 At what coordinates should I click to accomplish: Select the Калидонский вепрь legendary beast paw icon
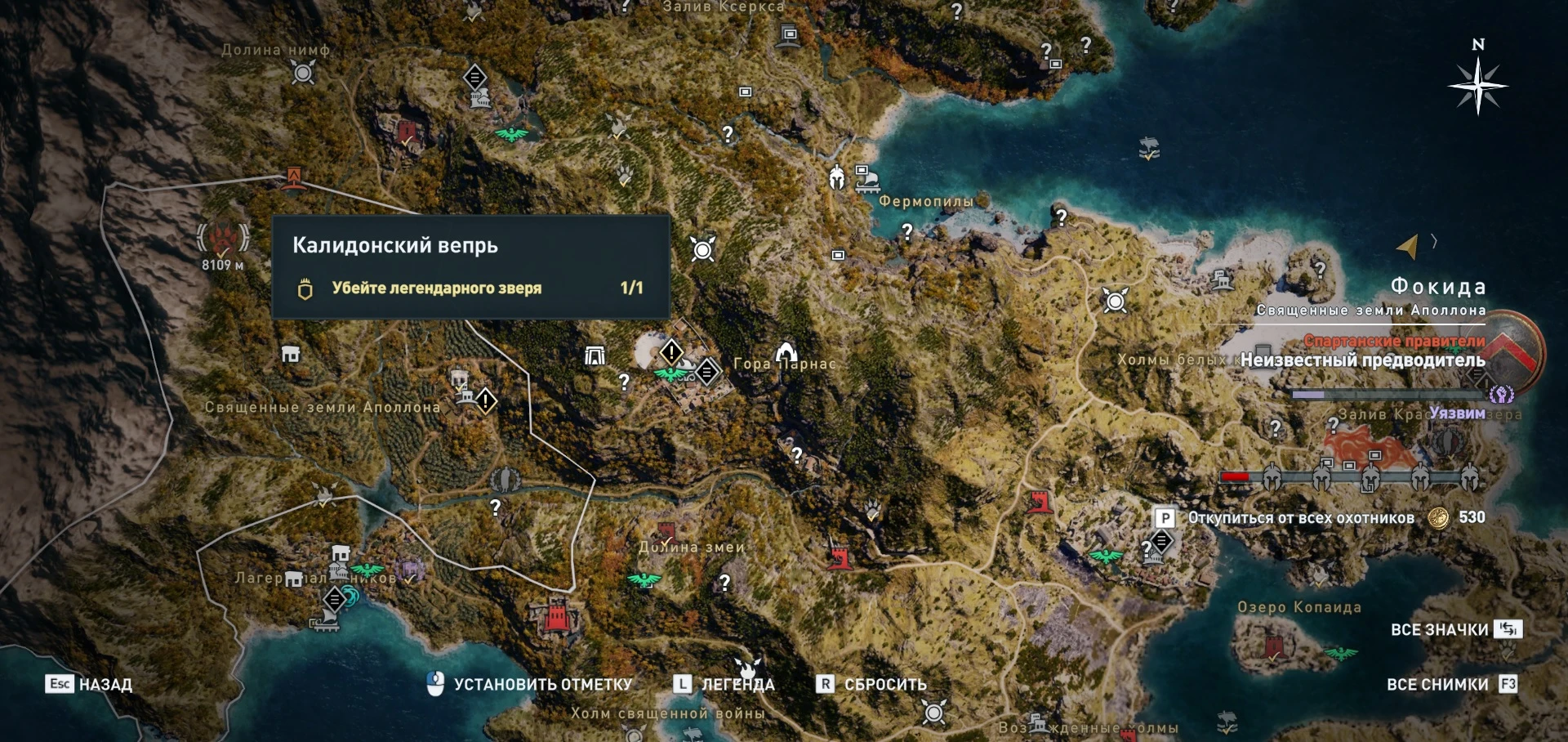[222, 238]
